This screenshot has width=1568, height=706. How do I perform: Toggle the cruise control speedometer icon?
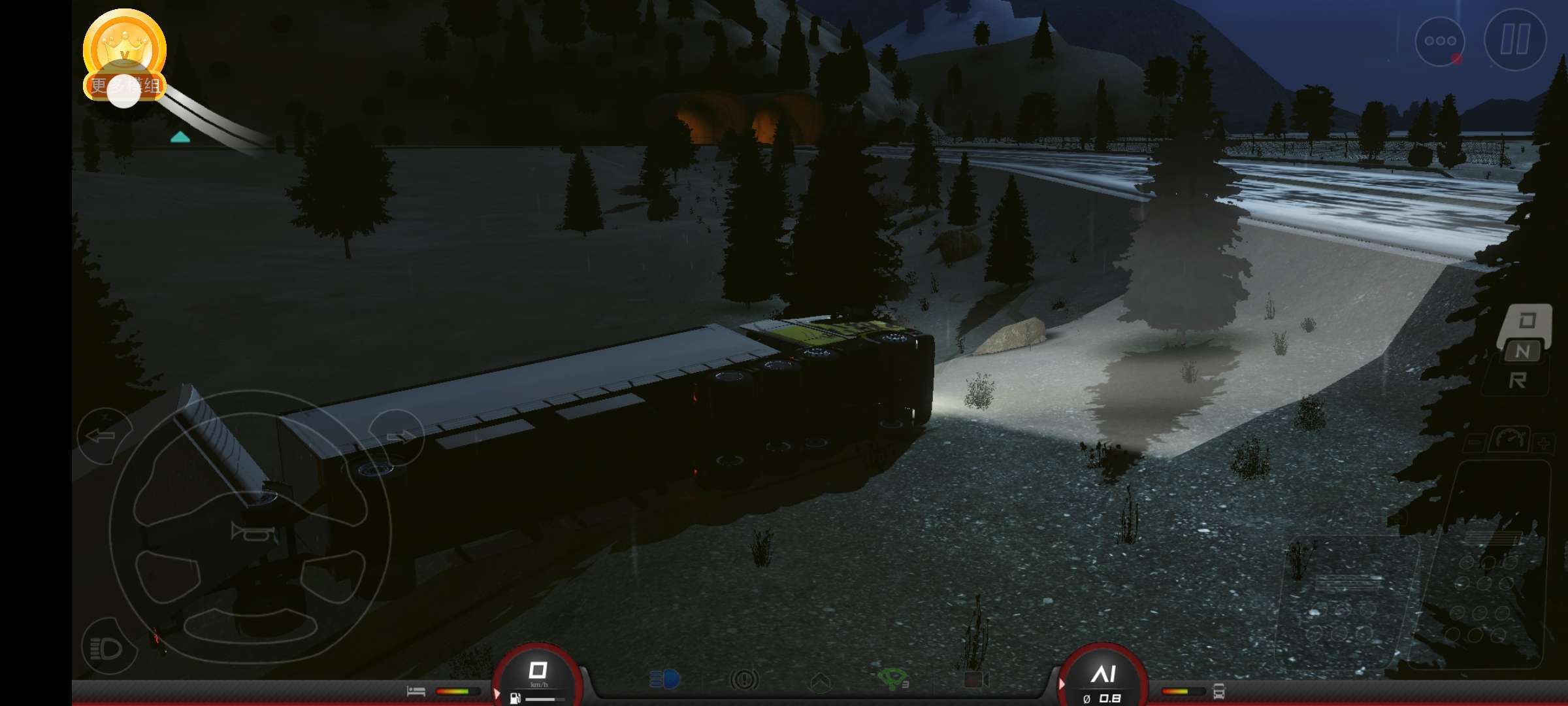tap(1509, 439)
